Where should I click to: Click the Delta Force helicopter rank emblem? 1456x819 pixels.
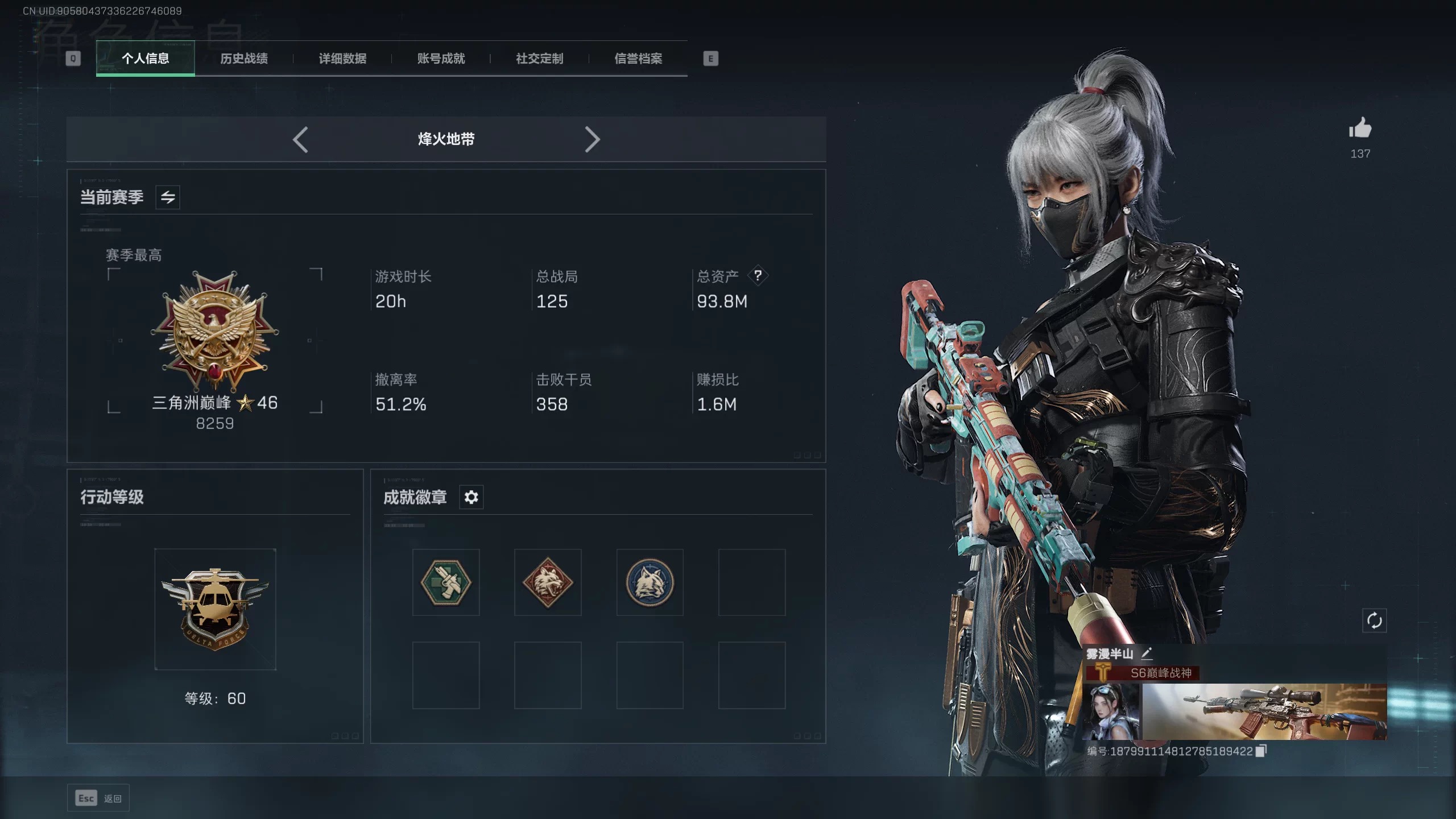pos(215,610)
